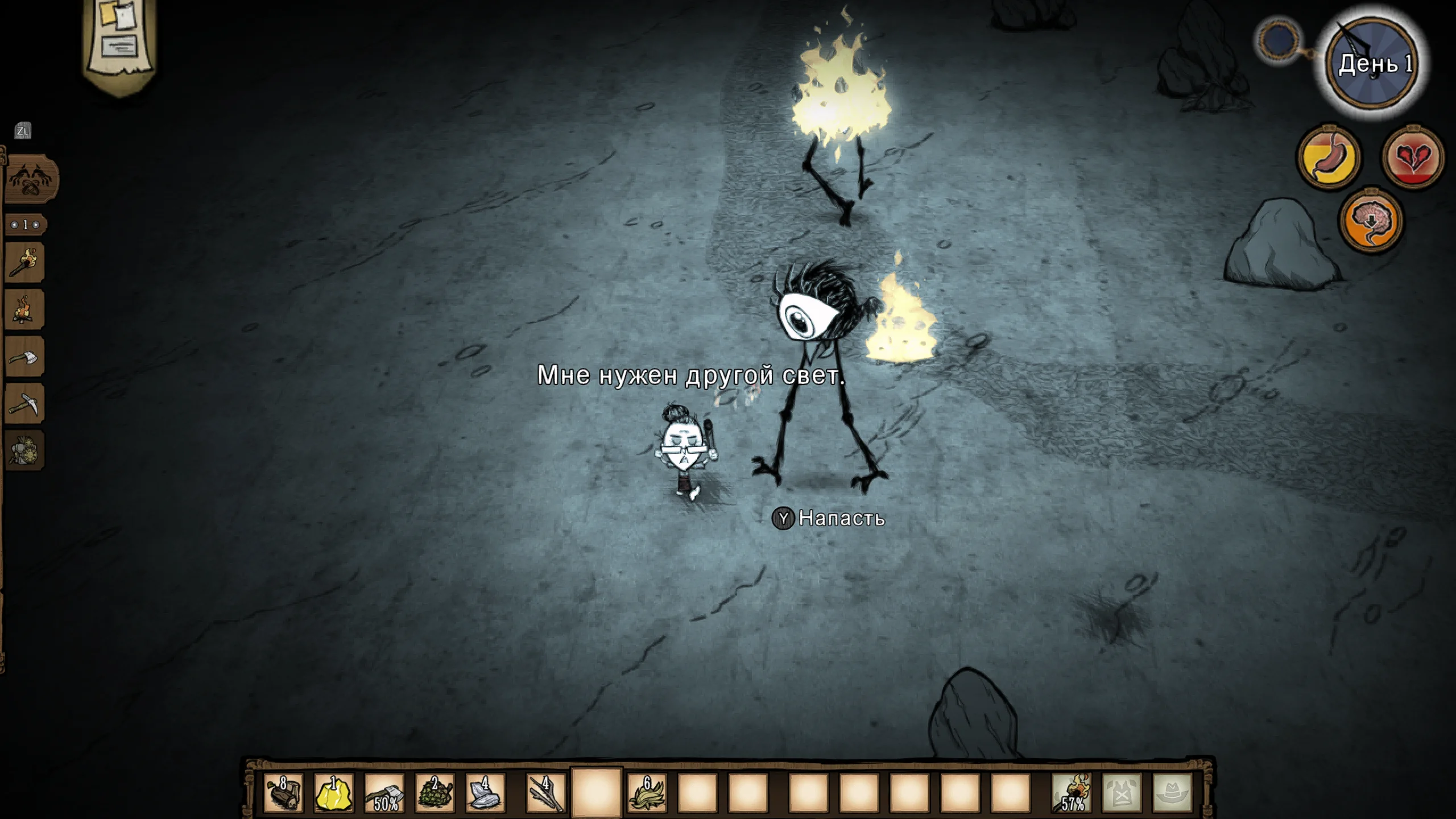
Task: Select the empty body armor slot
Action: click(1122, 792)
